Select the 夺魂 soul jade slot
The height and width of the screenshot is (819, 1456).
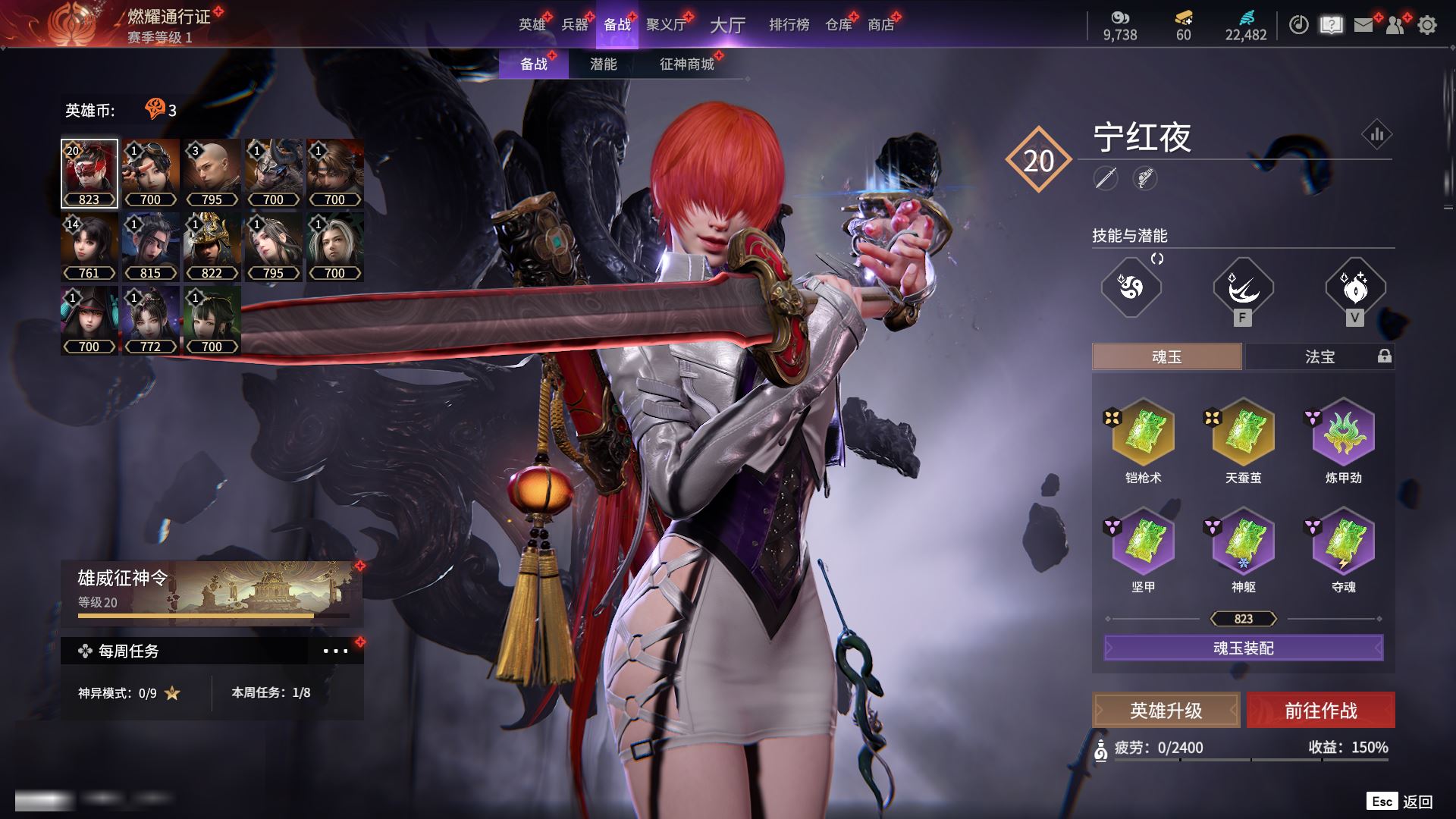click(x=1343, y=542)
